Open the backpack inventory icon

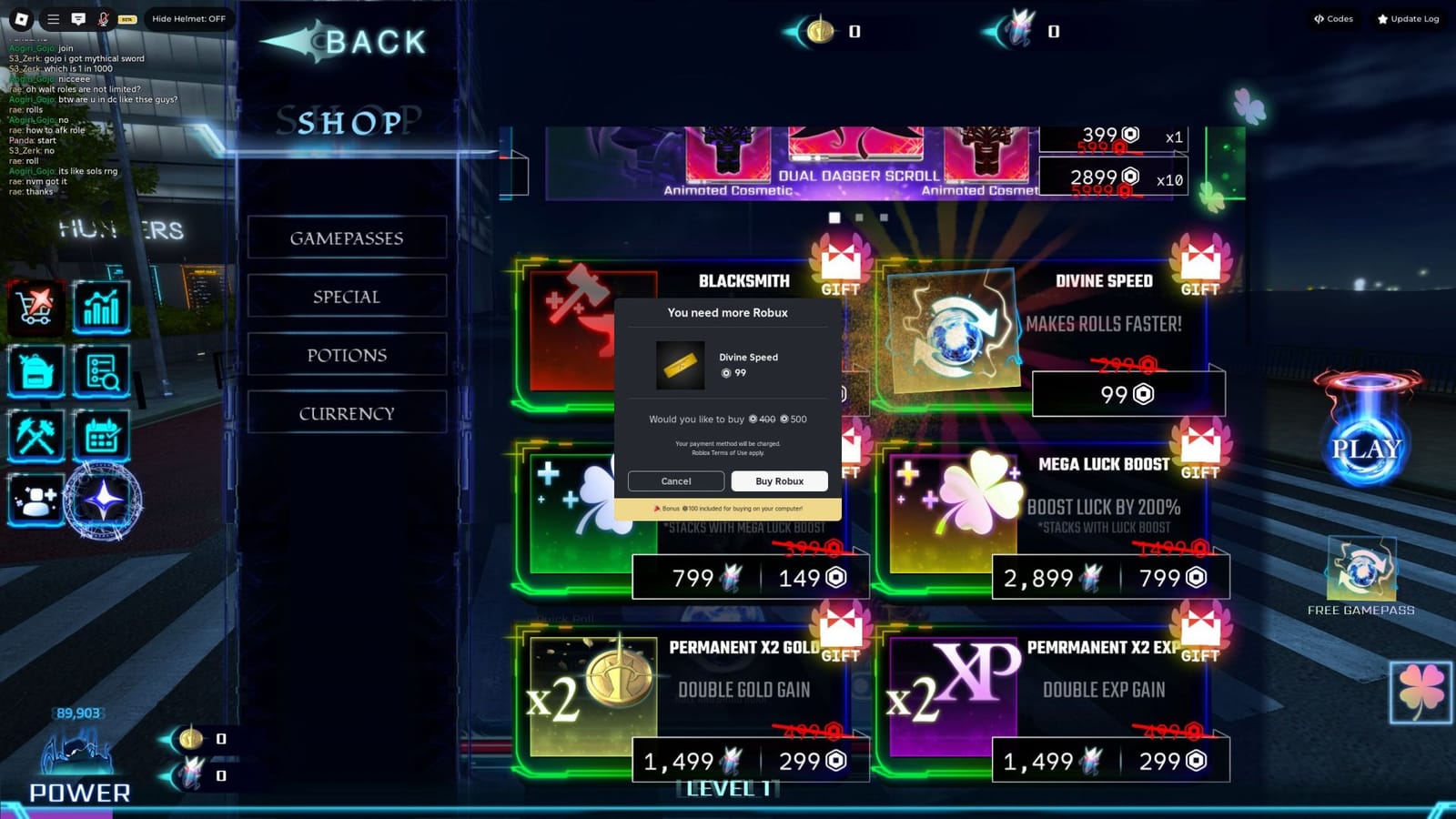[x=36, y=373]
